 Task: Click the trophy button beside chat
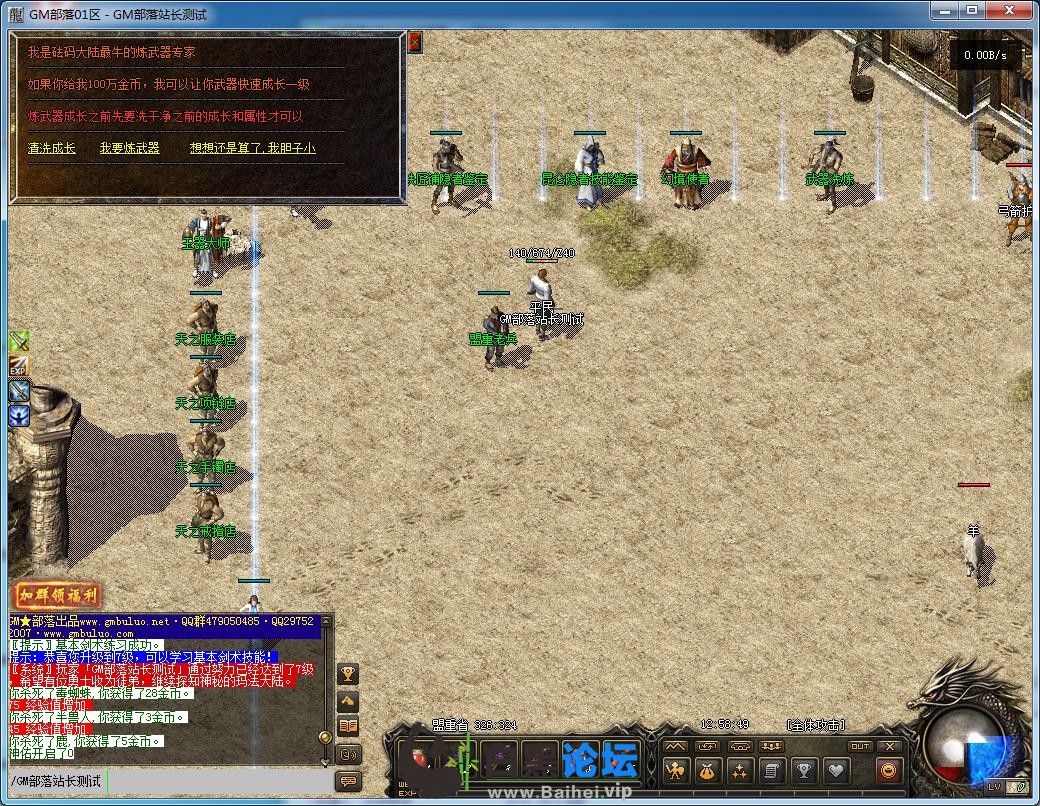[349, 673]
